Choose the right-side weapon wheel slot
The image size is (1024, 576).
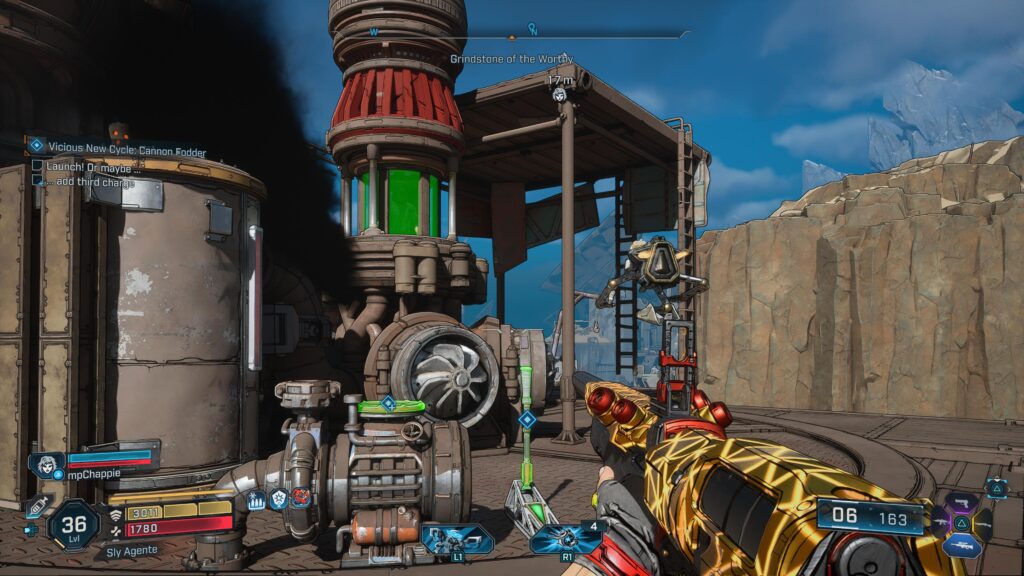tap(985, 523)
